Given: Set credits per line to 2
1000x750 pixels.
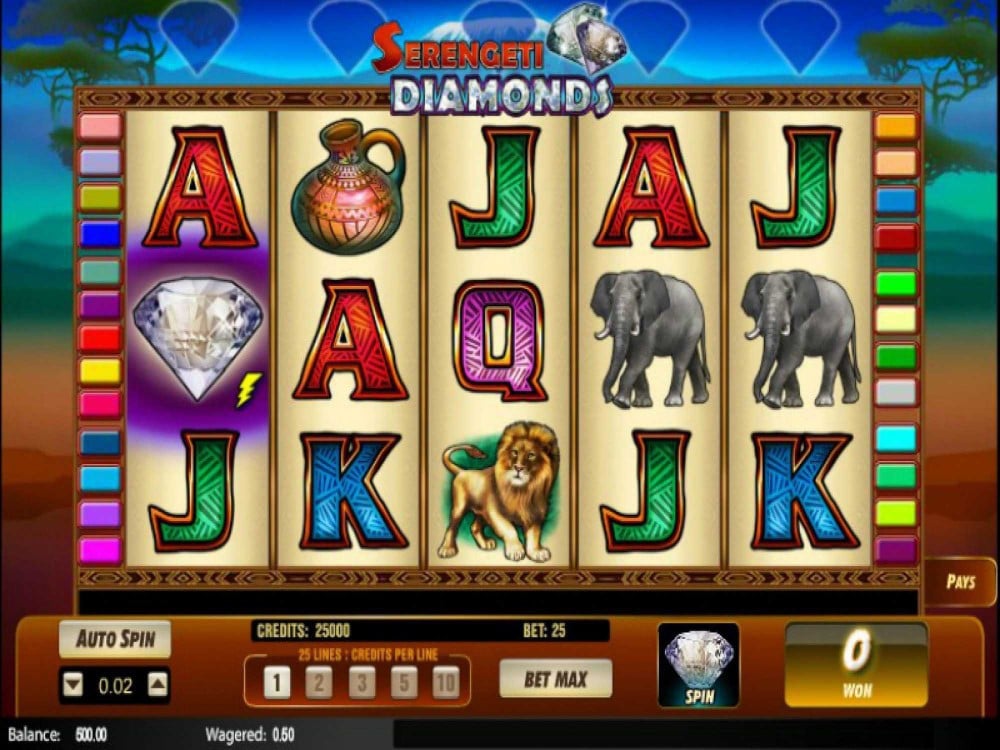Looking at the screenshot, I should point(320,683).
